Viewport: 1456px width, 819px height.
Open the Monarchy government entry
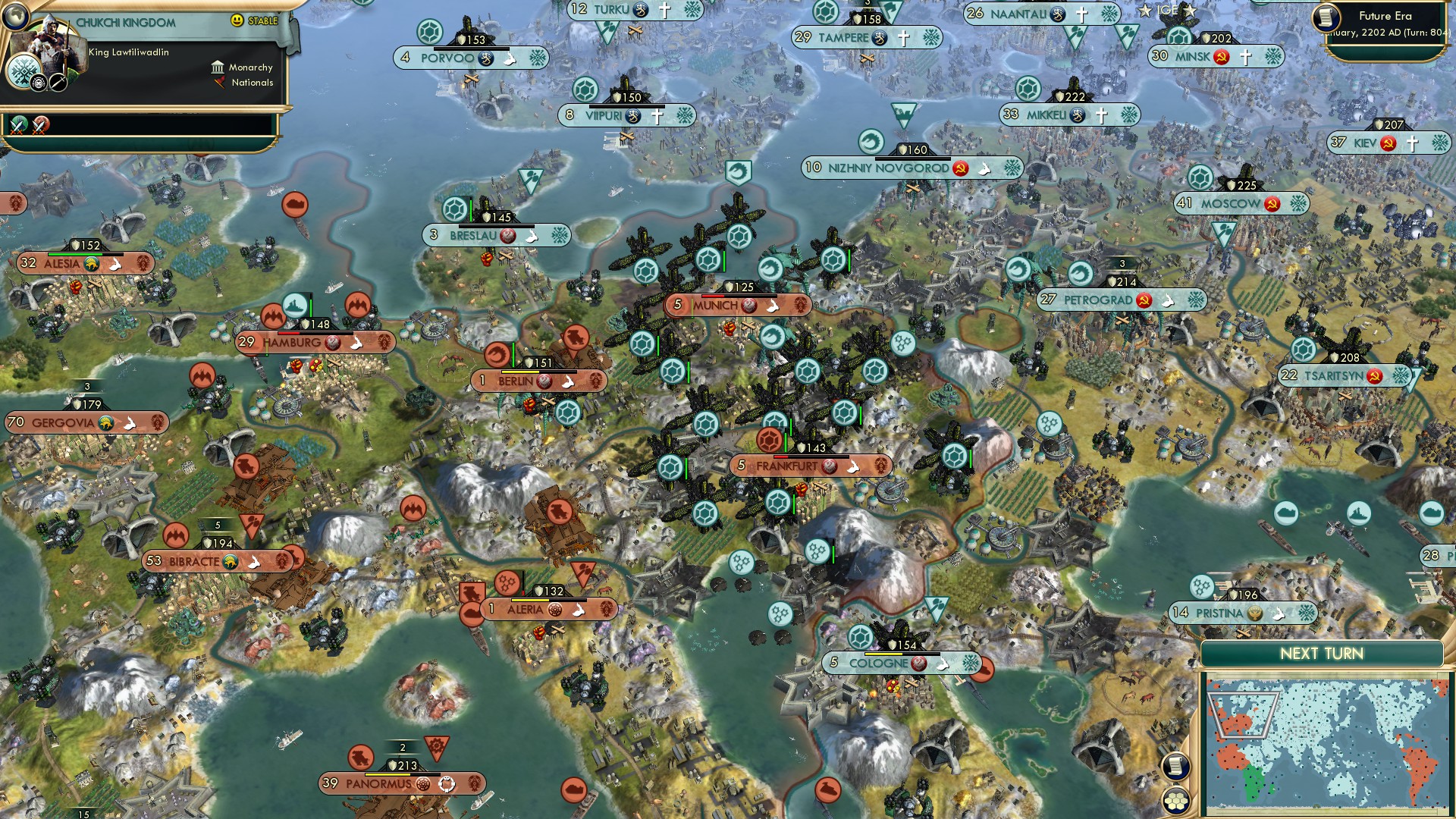coord(243,67)
